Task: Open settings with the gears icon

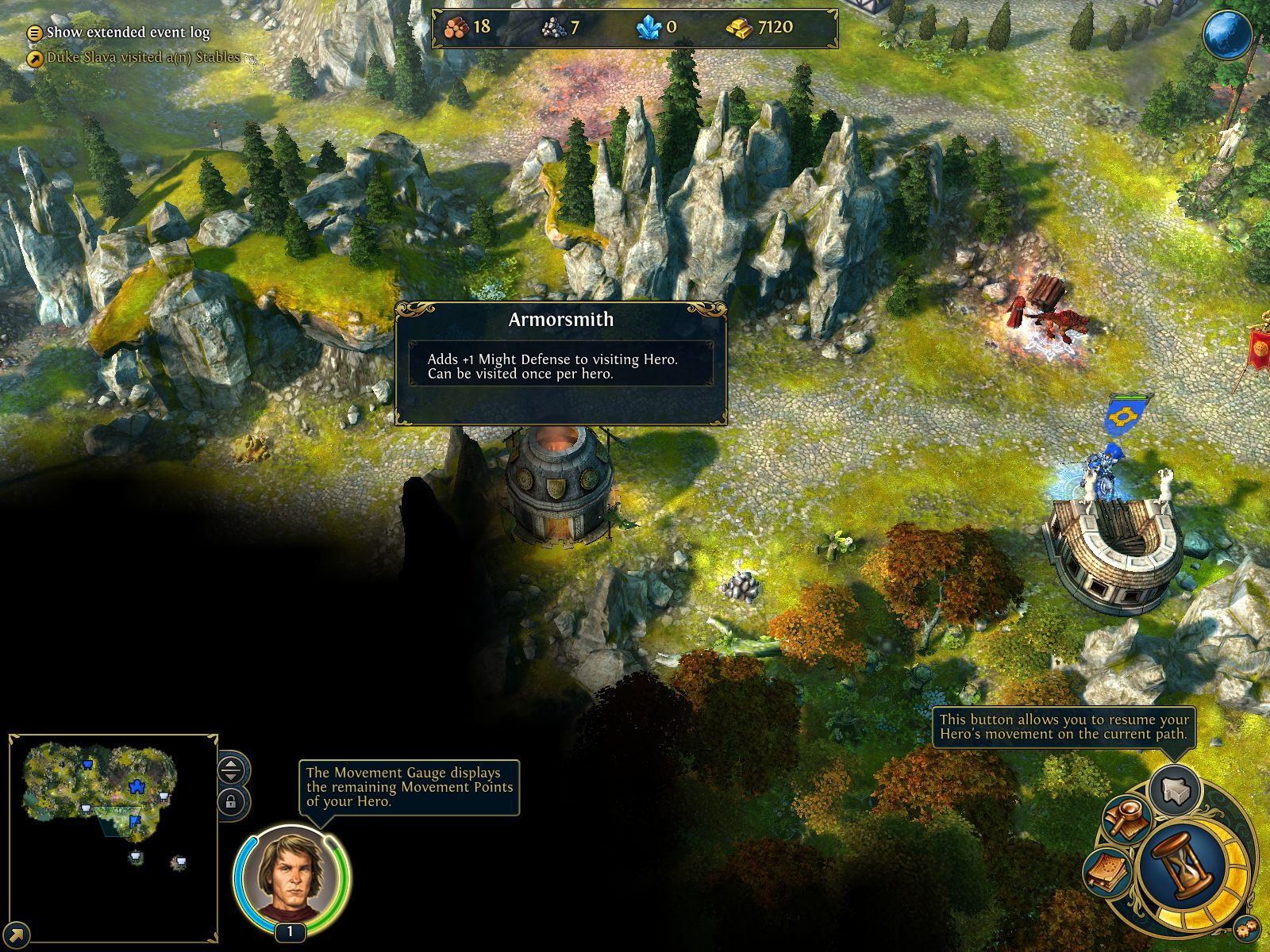Action: (x=1247, y=927)
